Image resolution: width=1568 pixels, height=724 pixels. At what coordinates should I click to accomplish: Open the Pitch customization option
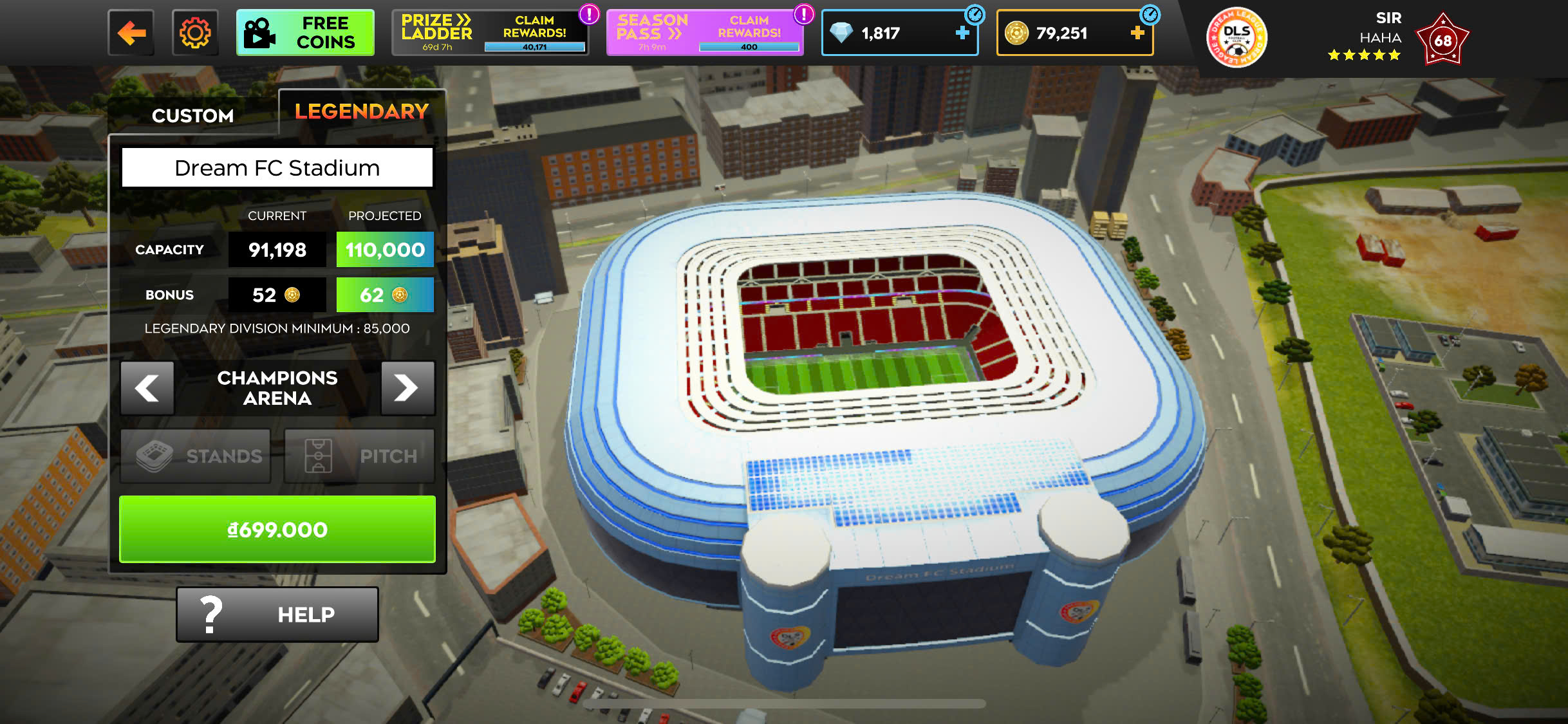[360, 456]
